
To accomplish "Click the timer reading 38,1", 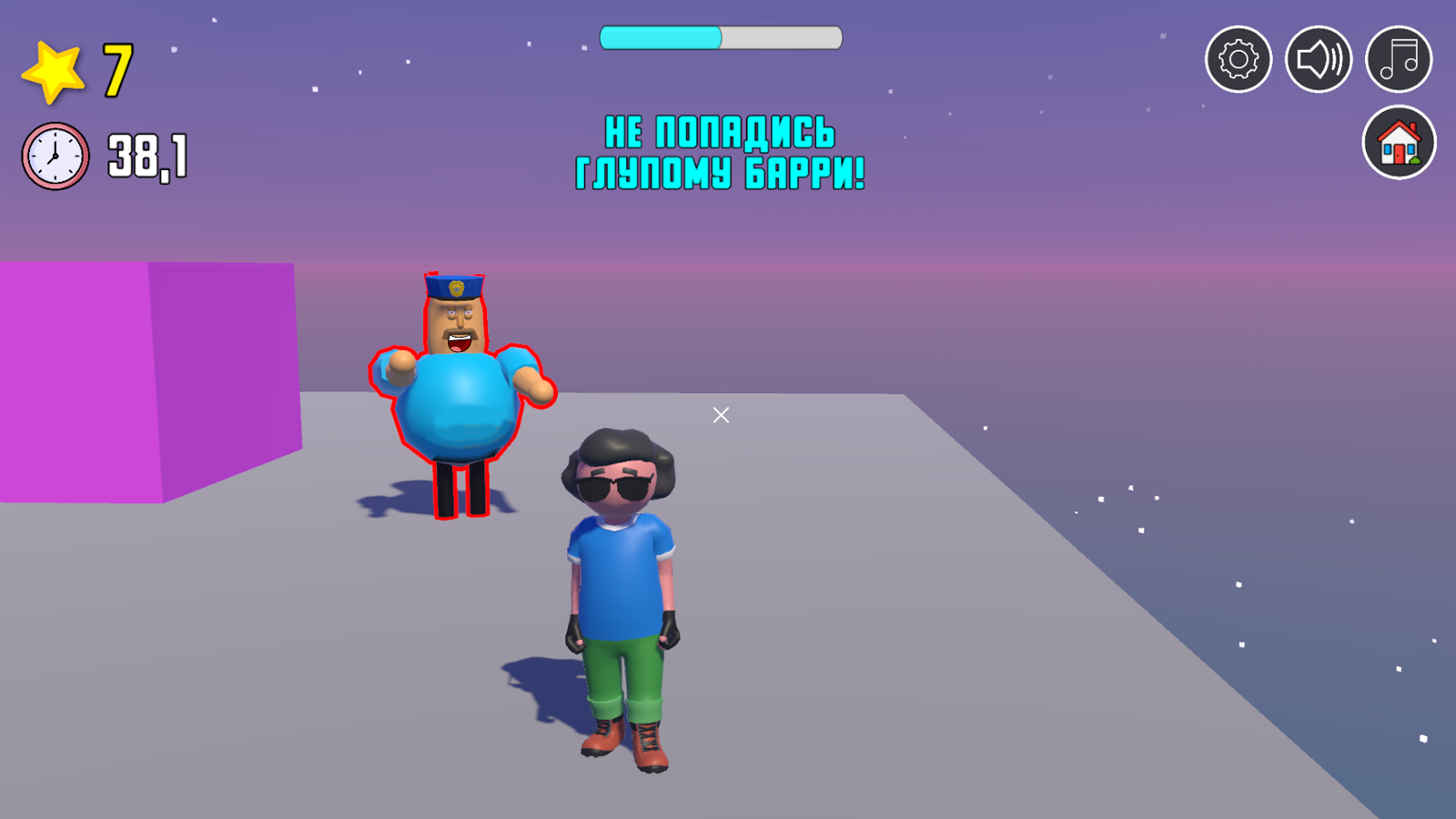I will pos(146,155).
